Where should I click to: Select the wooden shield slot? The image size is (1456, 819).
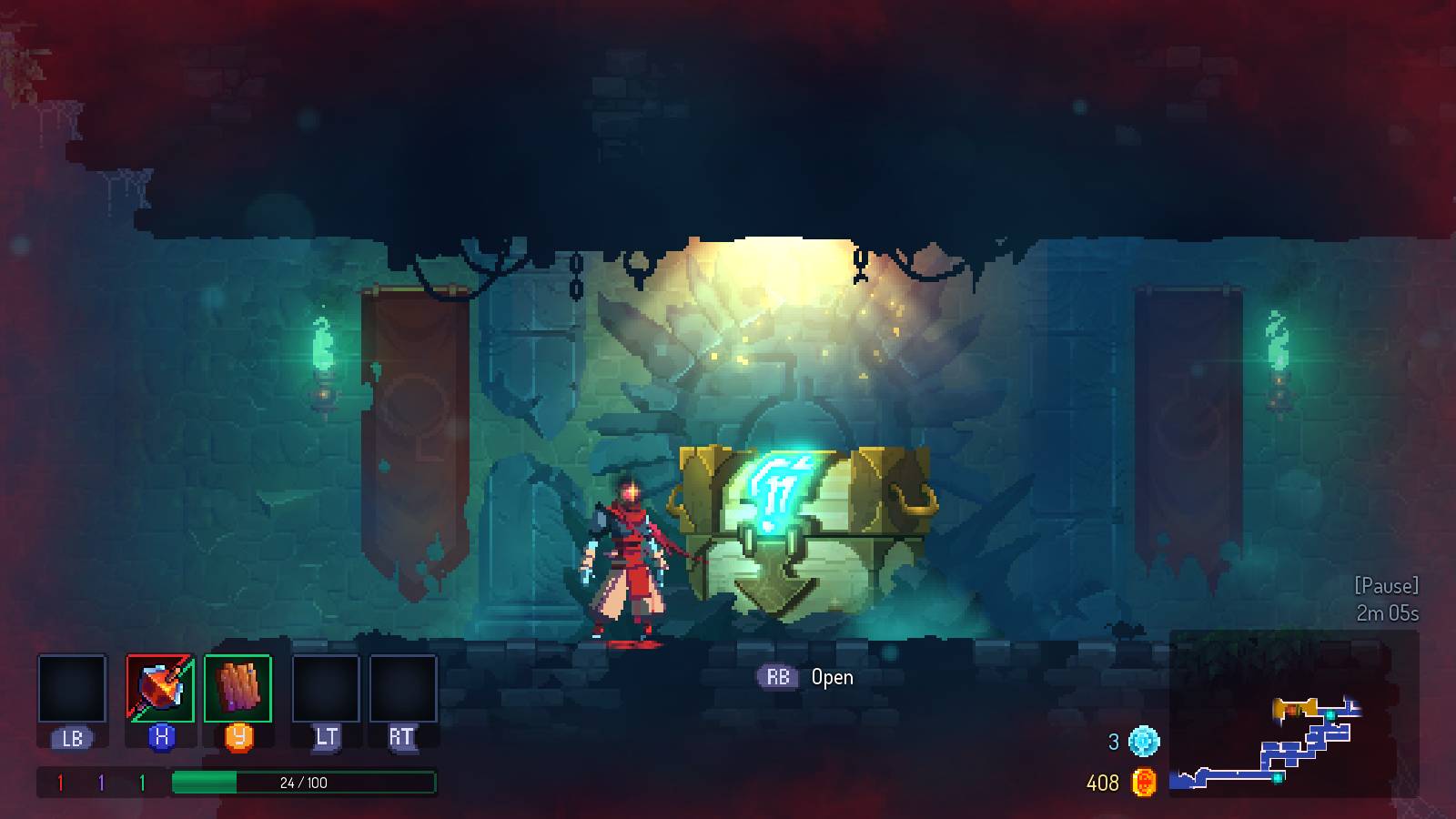tap(238, 689)
